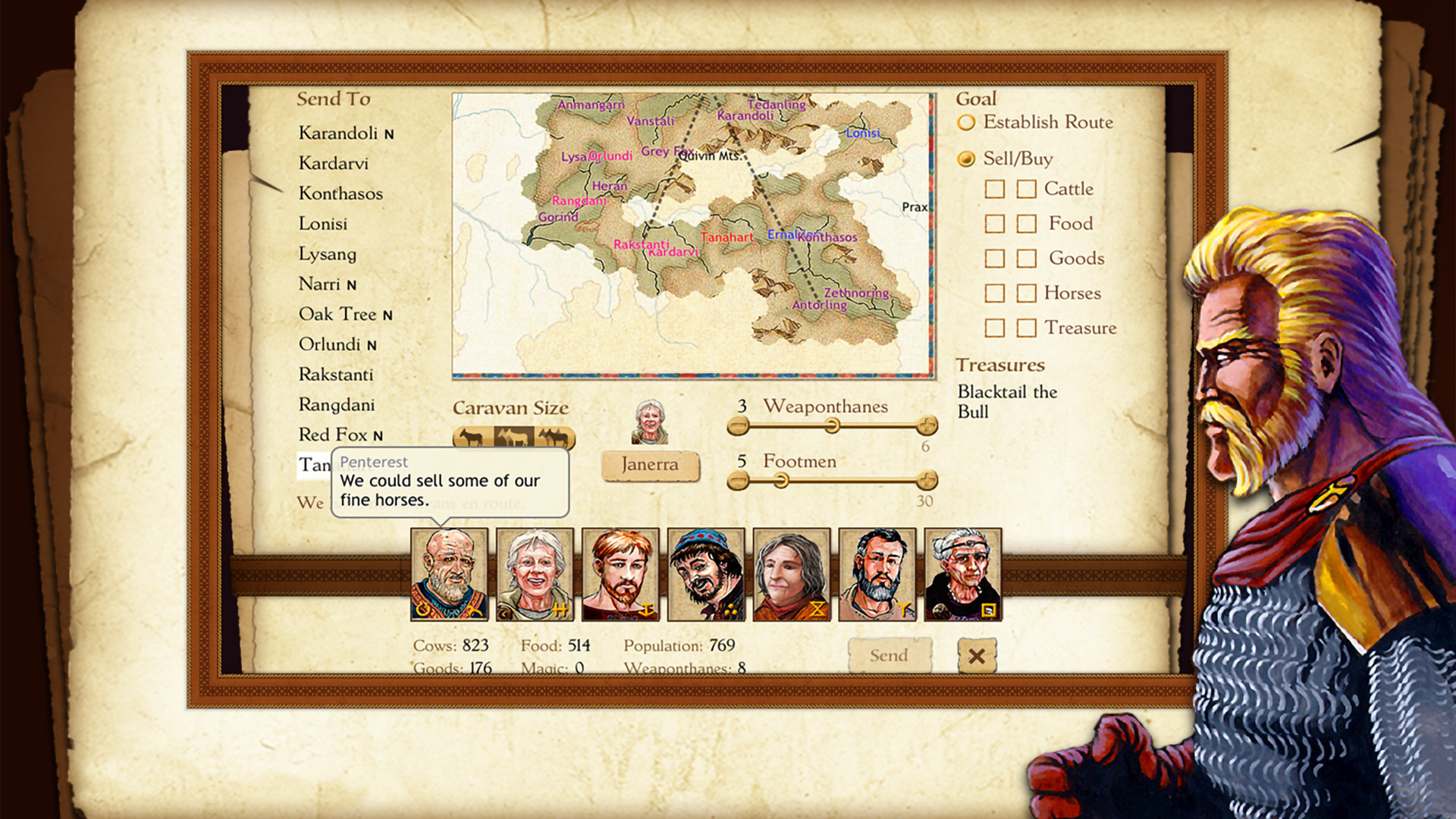Viewport: 1456px width, 819px height.
Task: Pick Lonisi clan as destination
Action: [x=323, y=224]
